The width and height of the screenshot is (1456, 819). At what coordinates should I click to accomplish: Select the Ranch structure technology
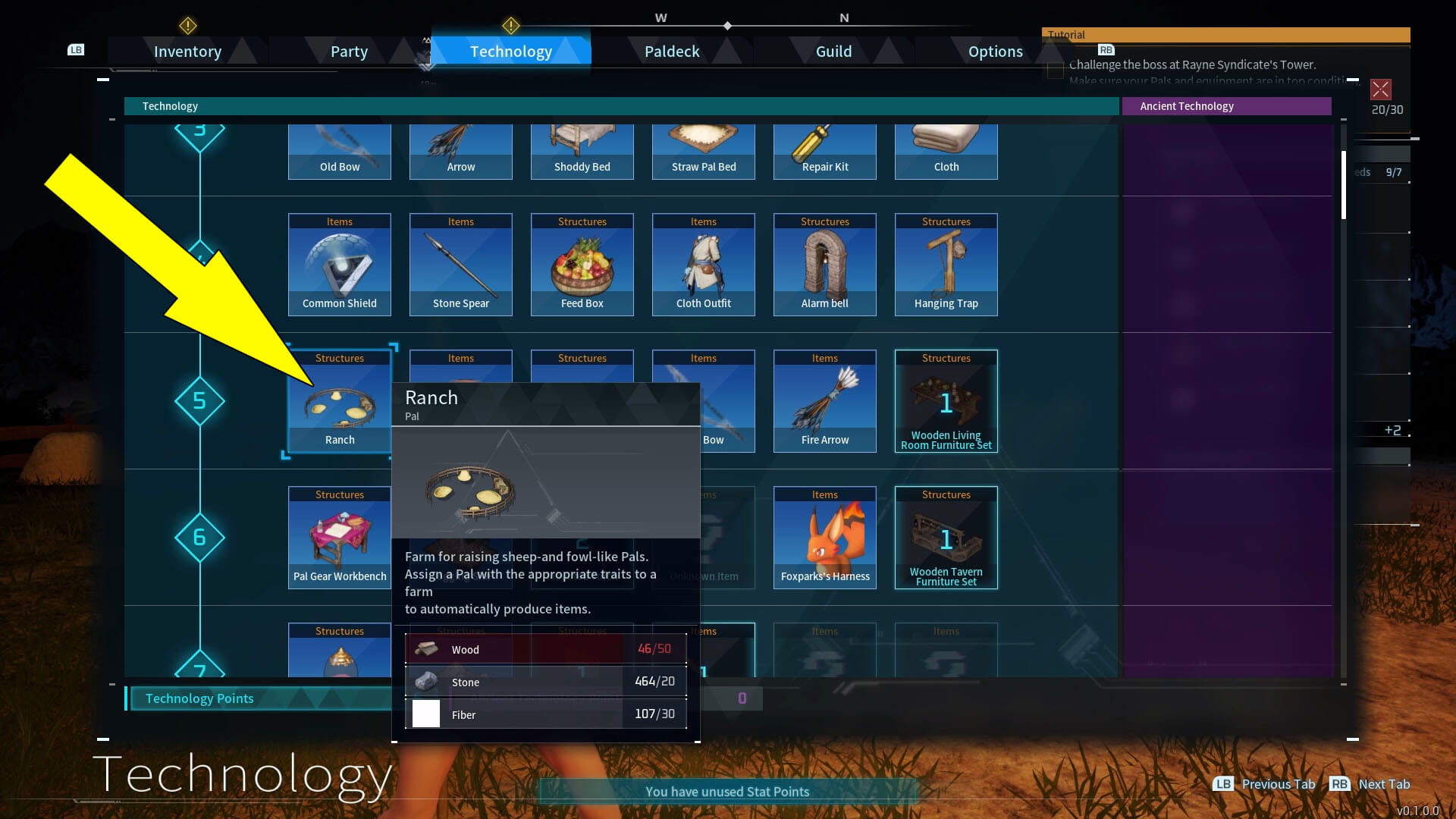[x=339, y=402]
